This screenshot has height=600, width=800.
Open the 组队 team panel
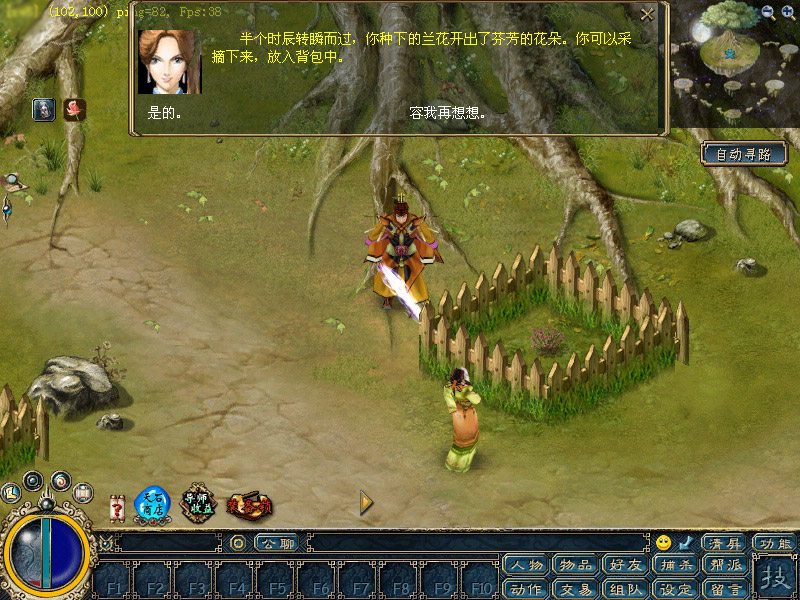(x=625, y=588)
